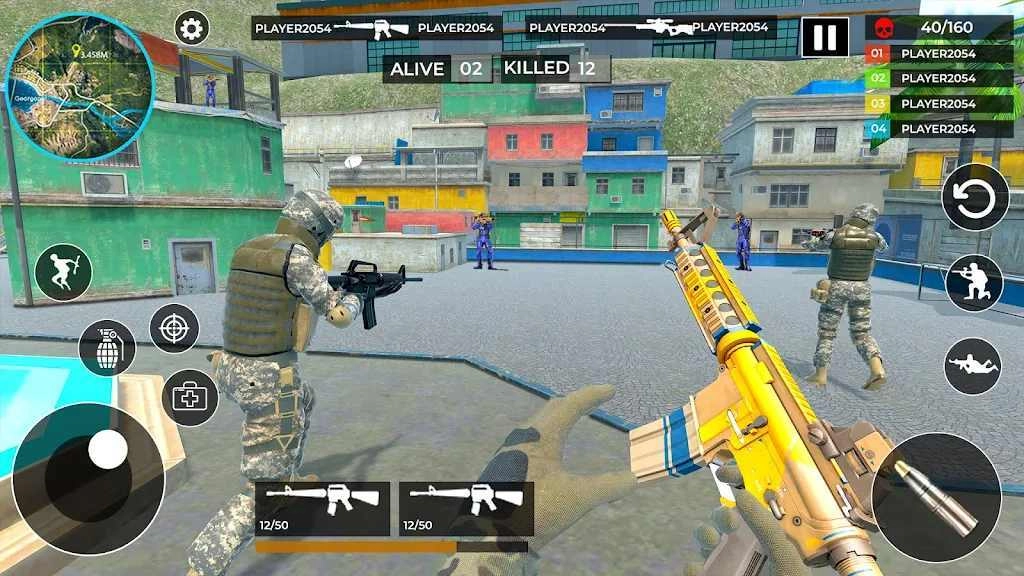Throw a grenade

[x=107, y=348]
